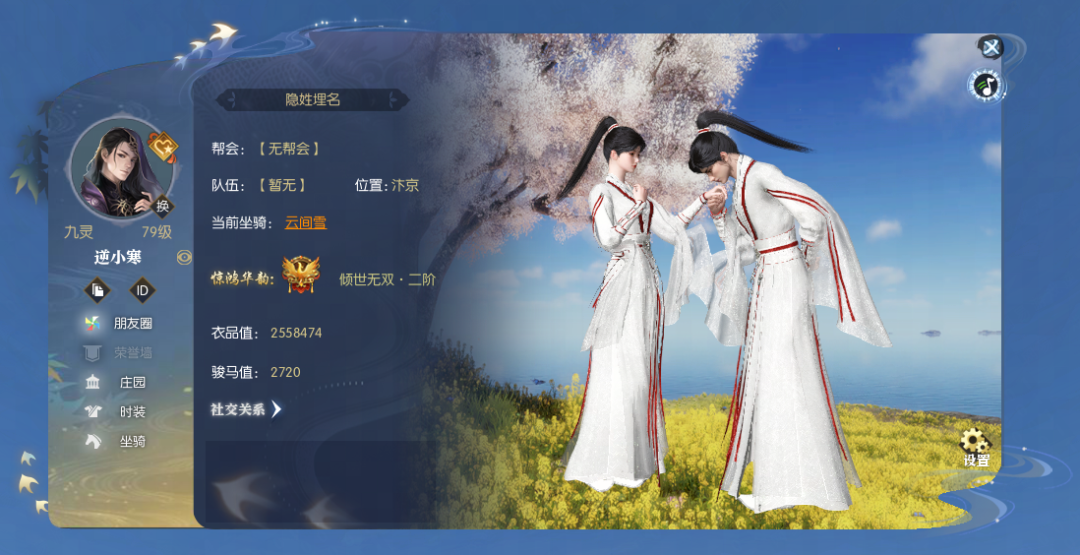Show the 坐骑 mount page
The image size is (1080, 555).
120,441
